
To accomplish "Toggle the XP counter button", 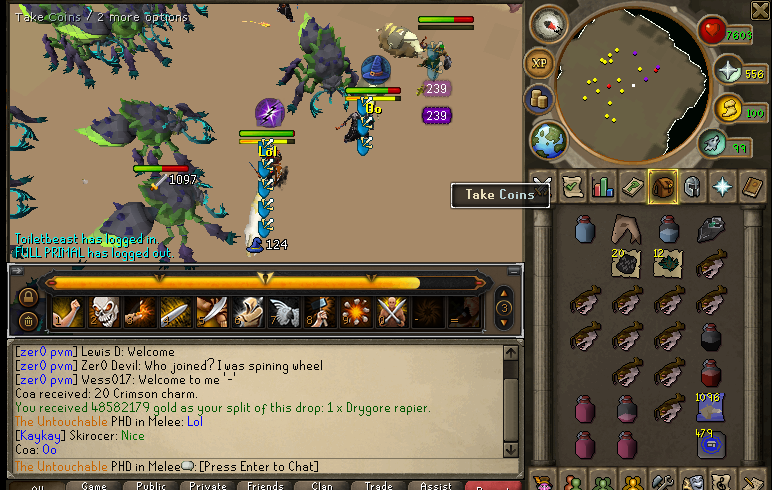I will click(540, 63).
